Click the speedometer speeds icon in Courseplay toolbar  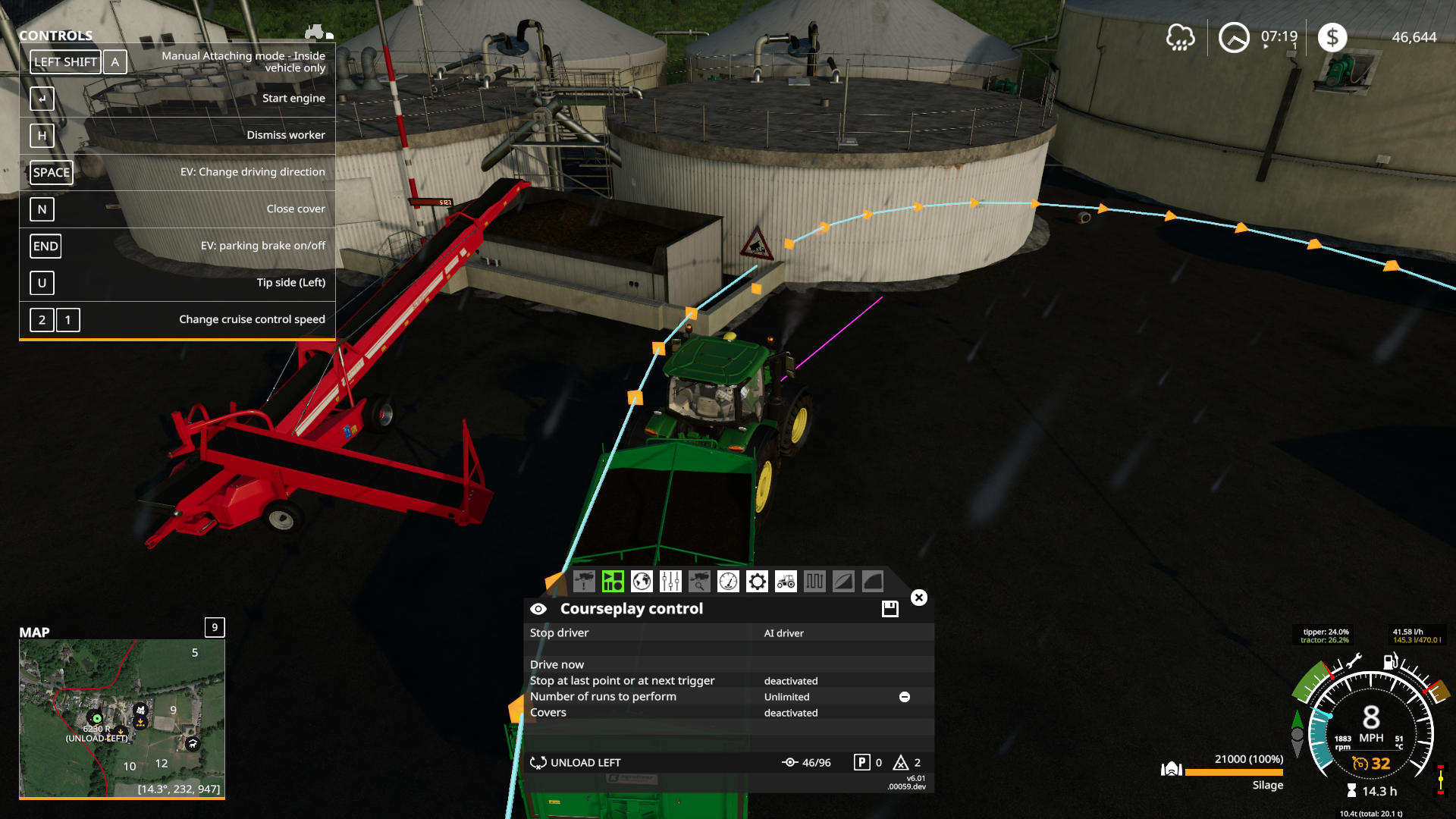[727, 582]
